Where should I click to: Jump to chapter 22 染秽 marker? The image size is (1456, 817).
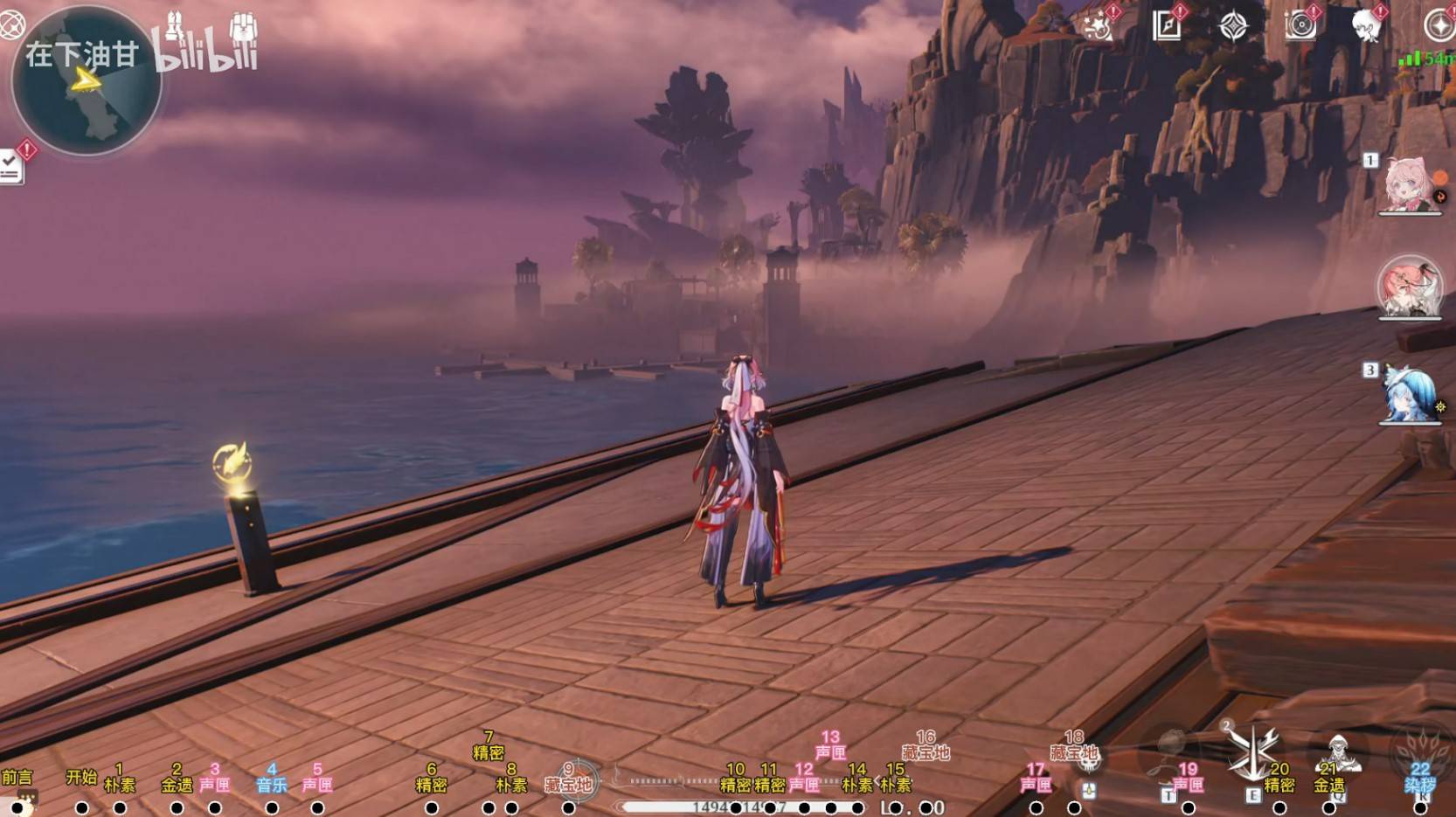(1420, 808)
